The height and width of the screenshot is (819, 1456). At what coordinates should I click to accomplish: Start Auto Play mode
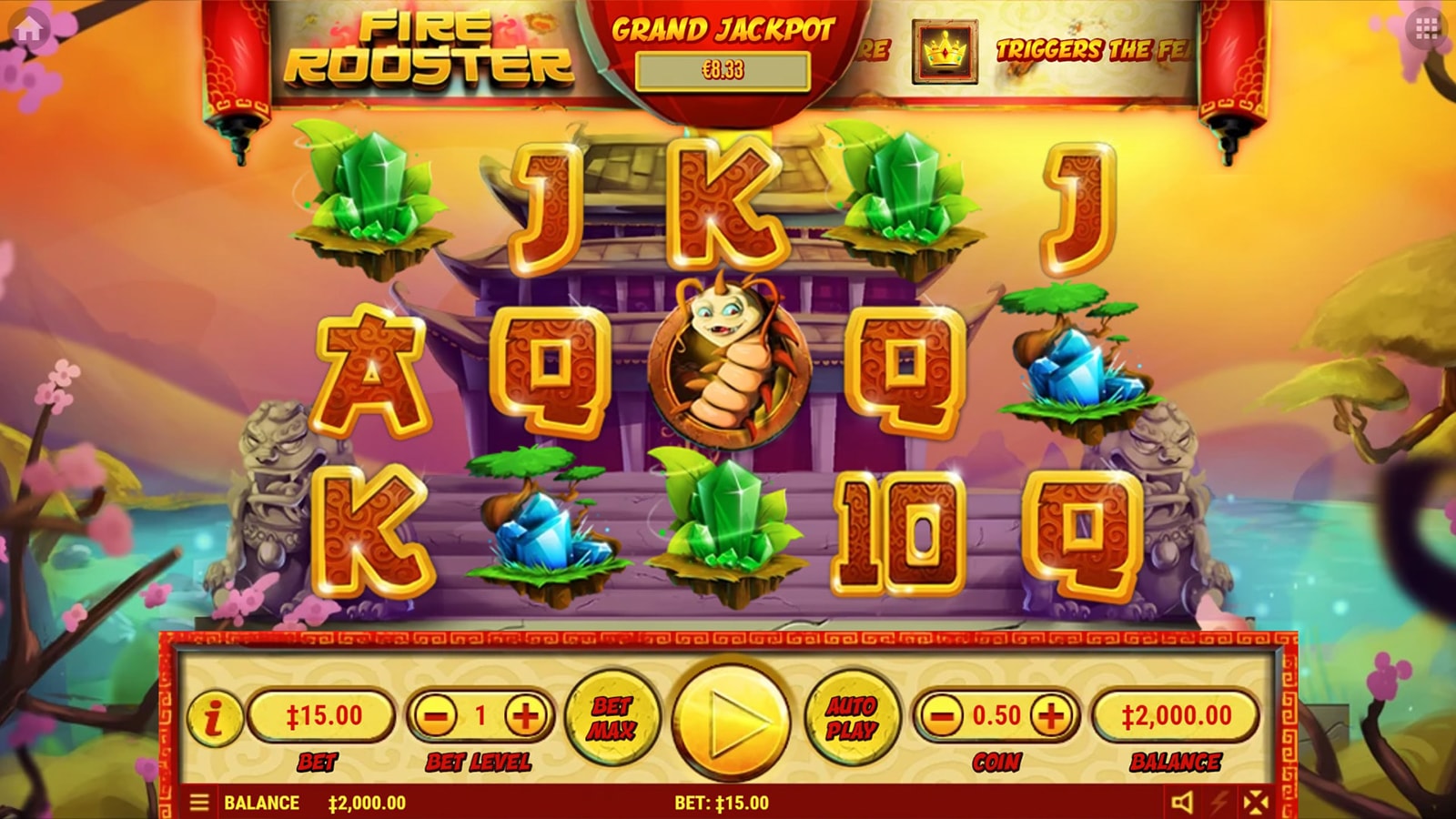pos(852,717)
